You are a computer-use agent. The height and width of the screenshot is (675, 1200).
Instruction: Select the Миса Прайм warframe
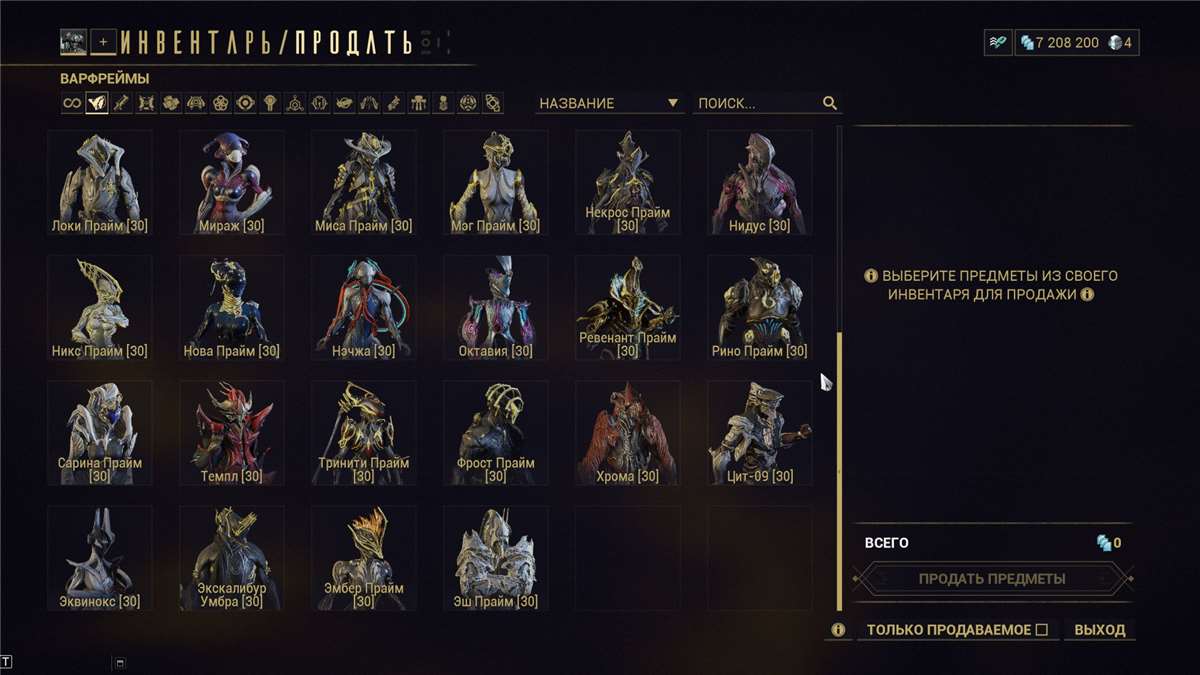364,182
